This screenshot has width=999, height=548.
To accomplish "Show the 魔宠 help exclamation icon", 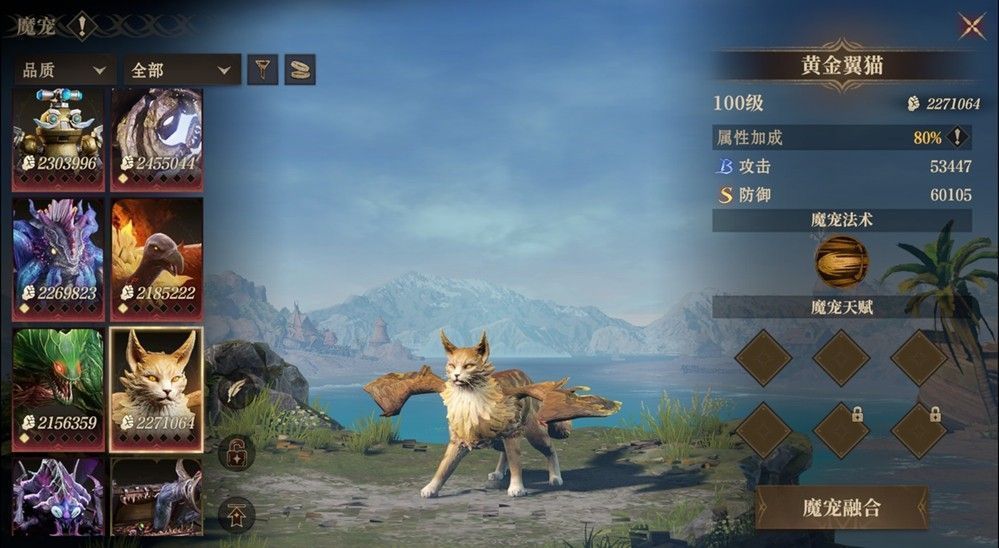I will (81, 25).
